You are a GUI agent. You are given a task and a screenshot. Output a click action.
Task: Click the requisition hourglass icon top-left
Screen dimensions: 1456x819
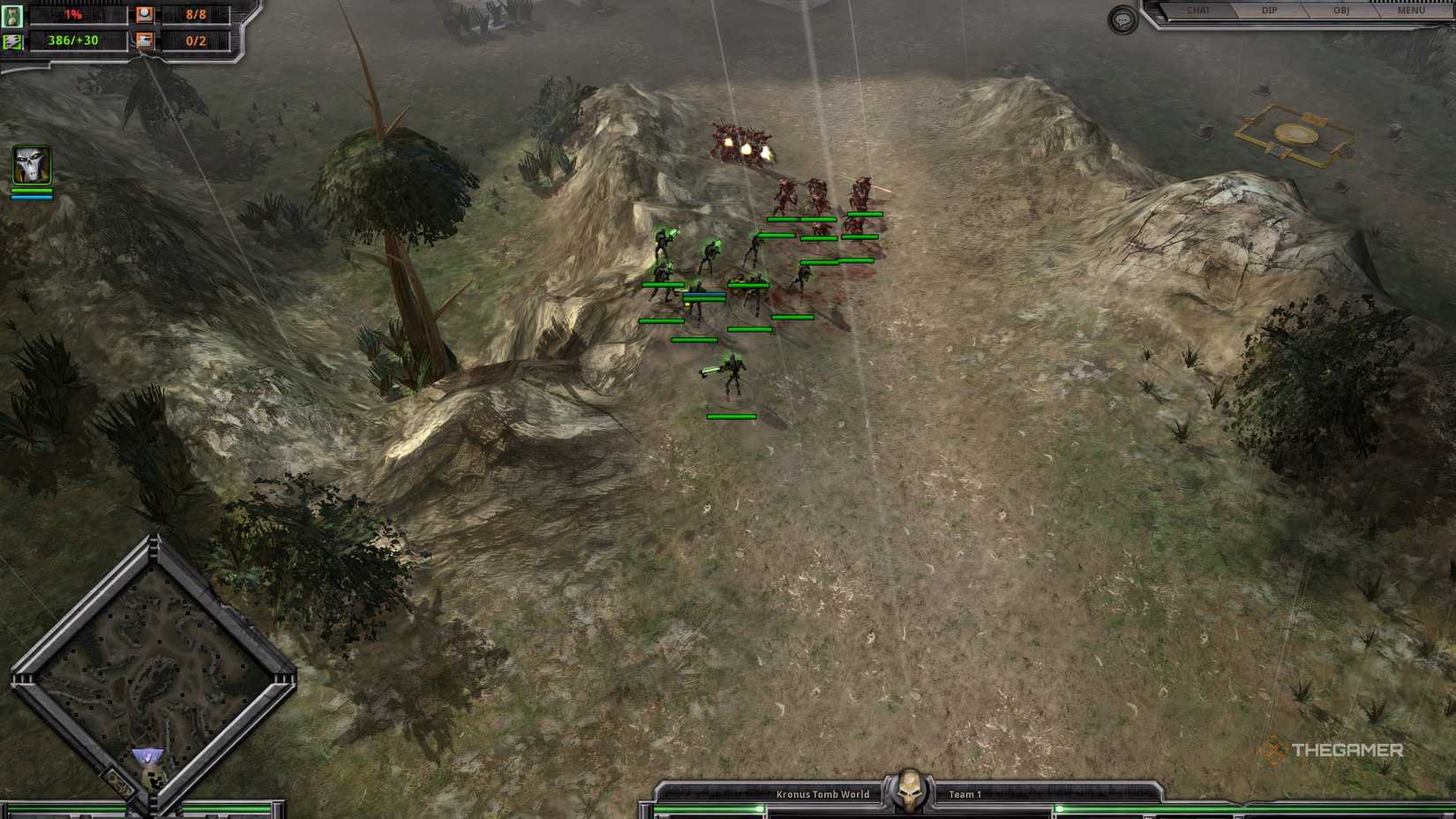click(x=12, y=15)
